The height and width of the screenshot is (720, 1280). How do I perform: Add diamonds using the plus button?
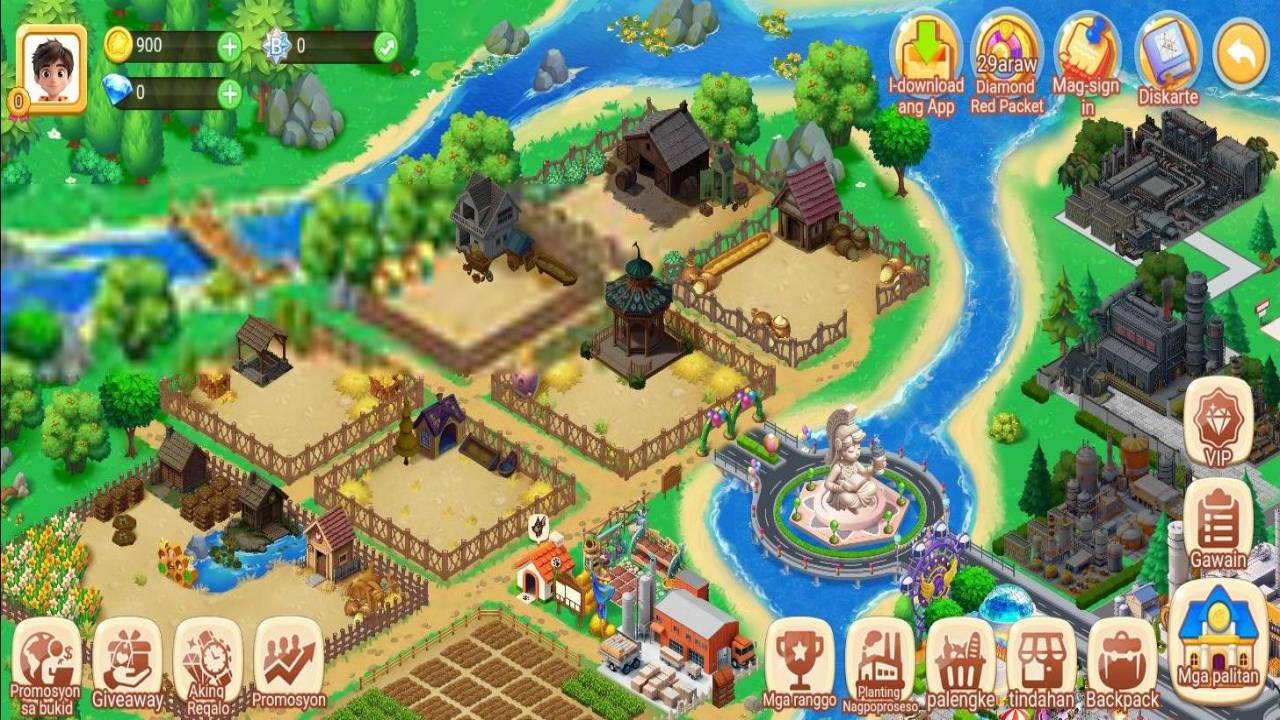(x=229, y=94)
